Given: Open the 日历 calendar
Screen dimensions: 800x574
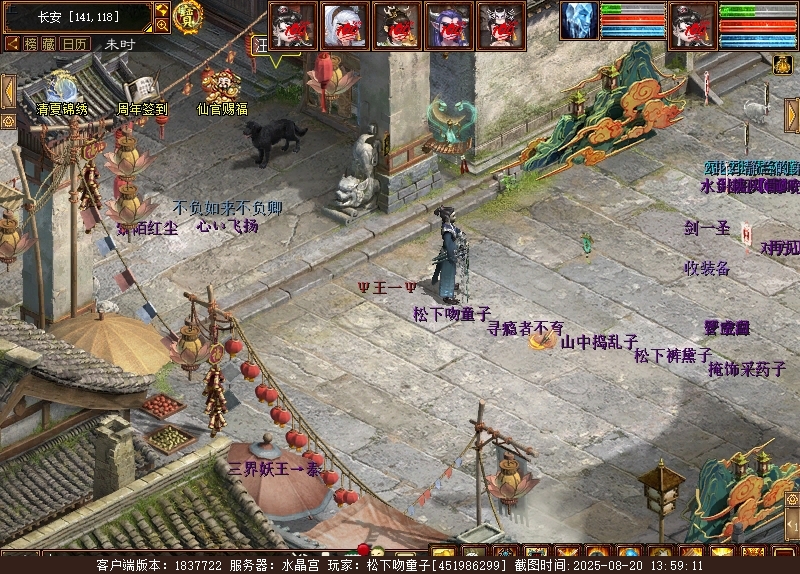Looking at the screenshot, I should pyautogui.click(x=75, y=44).
